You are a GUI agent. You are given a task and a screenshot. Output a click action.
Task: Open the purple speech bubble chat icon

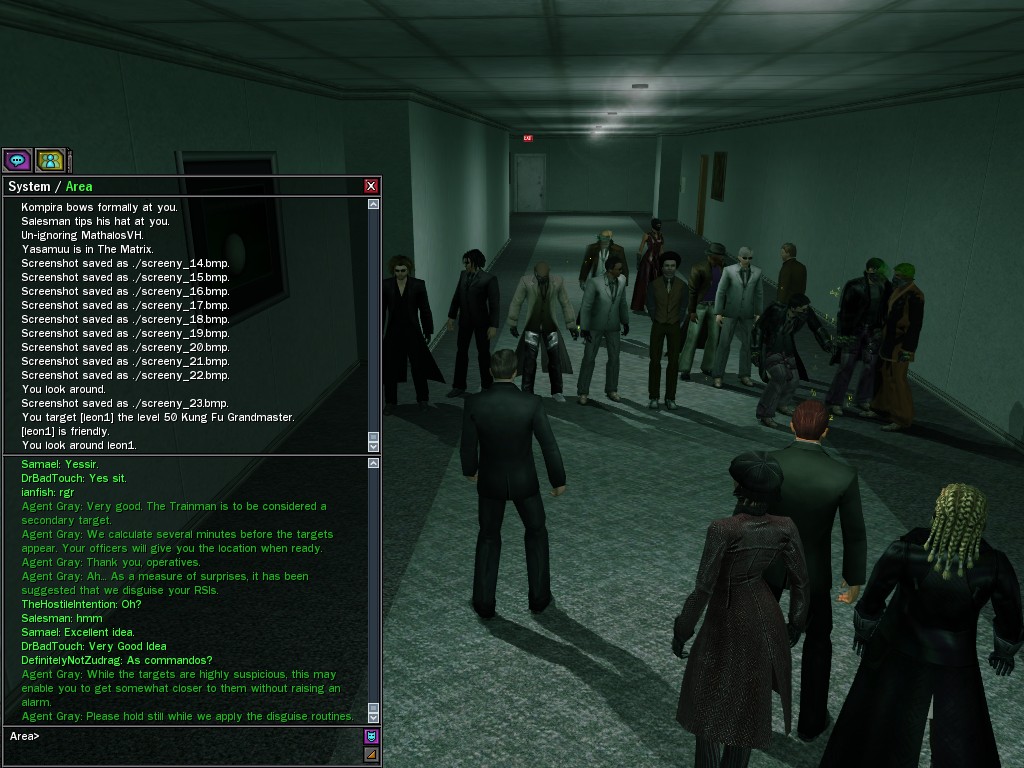(17, 160)
